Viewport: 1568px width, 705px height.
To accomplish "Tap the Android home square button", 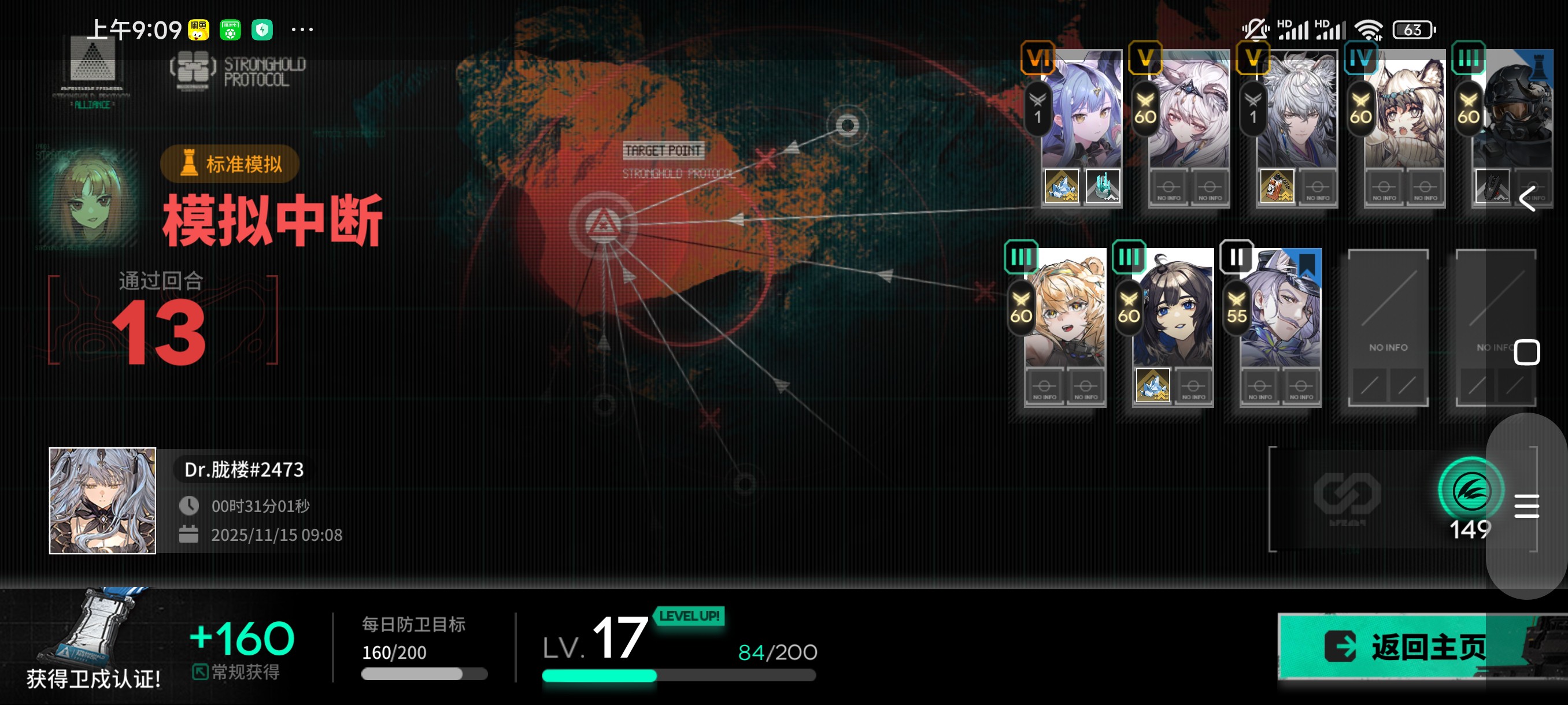I will 1526,353.
